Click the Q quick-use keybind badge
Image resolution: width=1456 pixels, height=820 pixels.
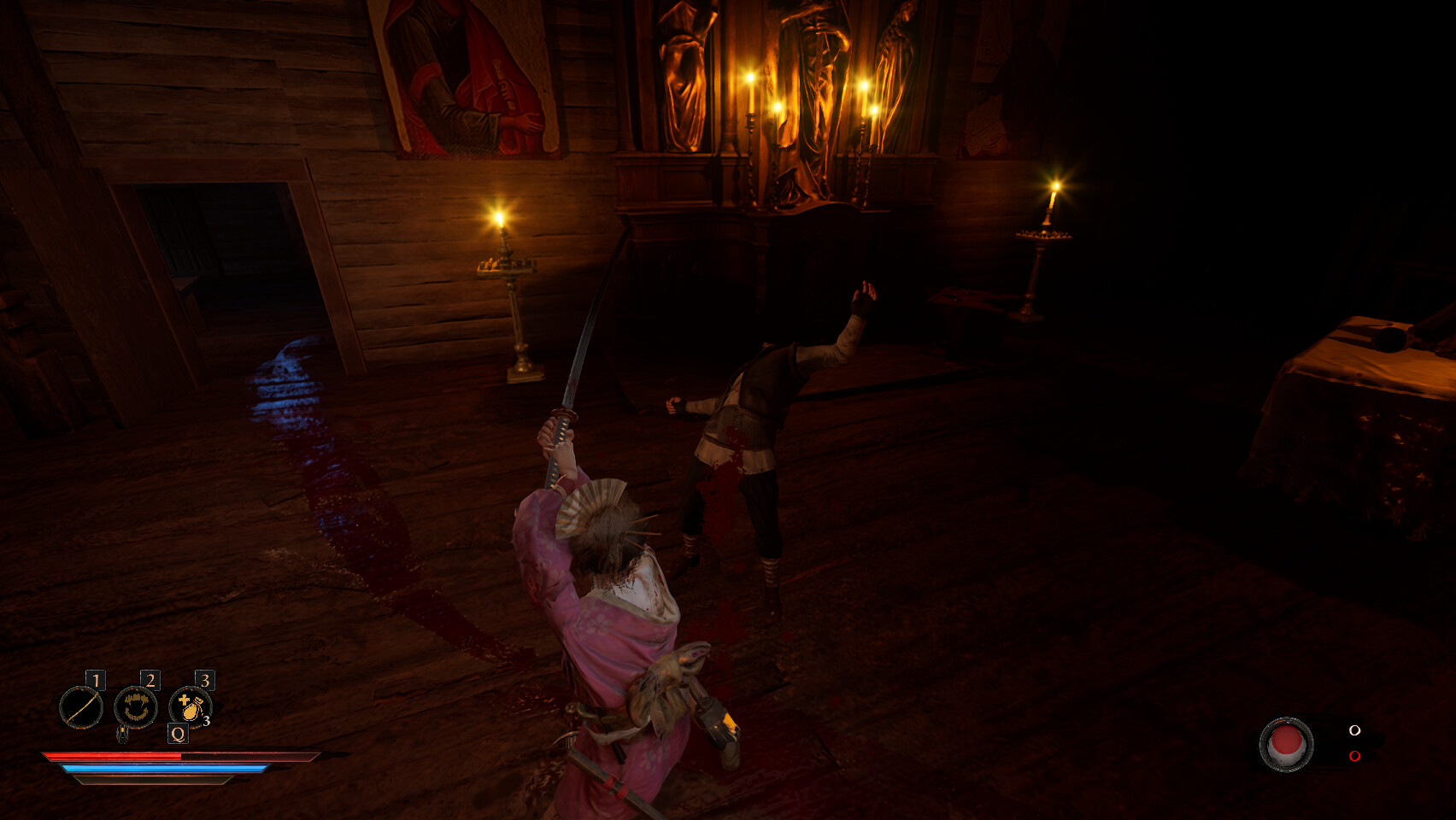178,734
